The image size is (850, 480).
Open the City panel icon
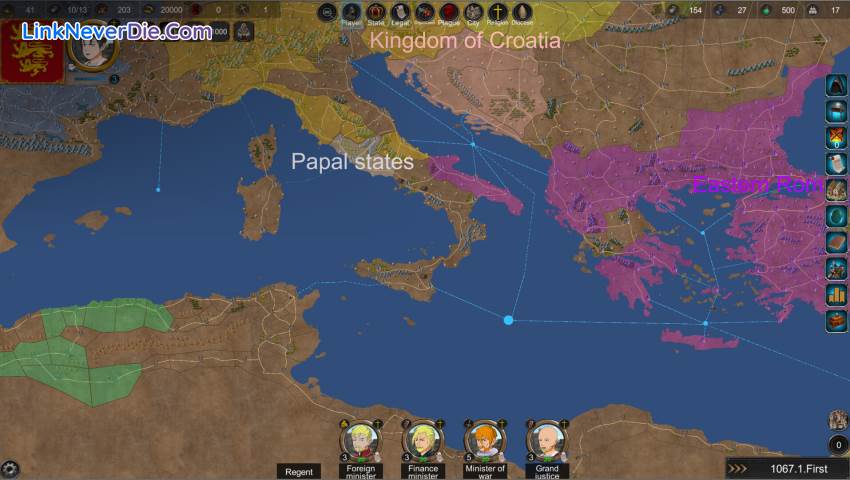pyautogui.click(x=474, y=12)
